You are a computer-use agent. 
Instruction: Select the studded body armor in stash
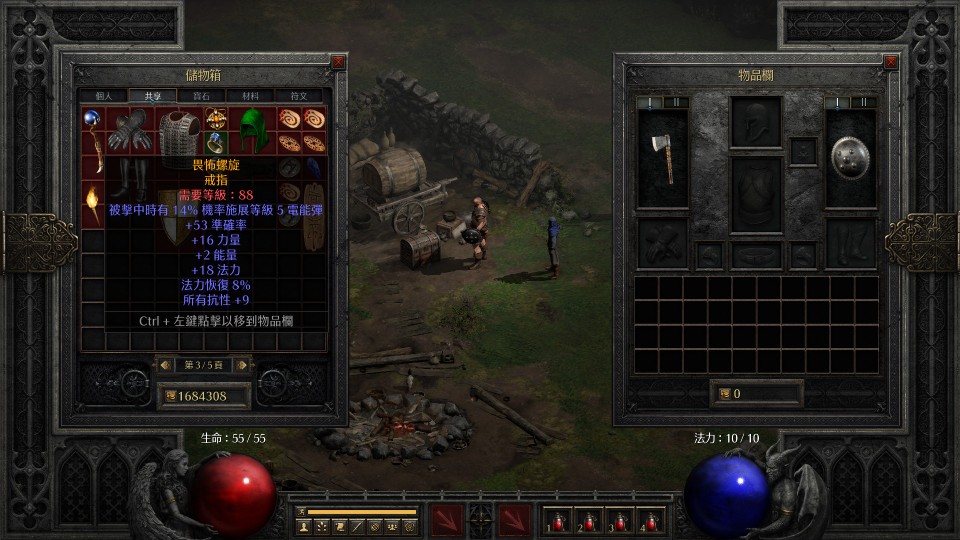pos(179,129)
